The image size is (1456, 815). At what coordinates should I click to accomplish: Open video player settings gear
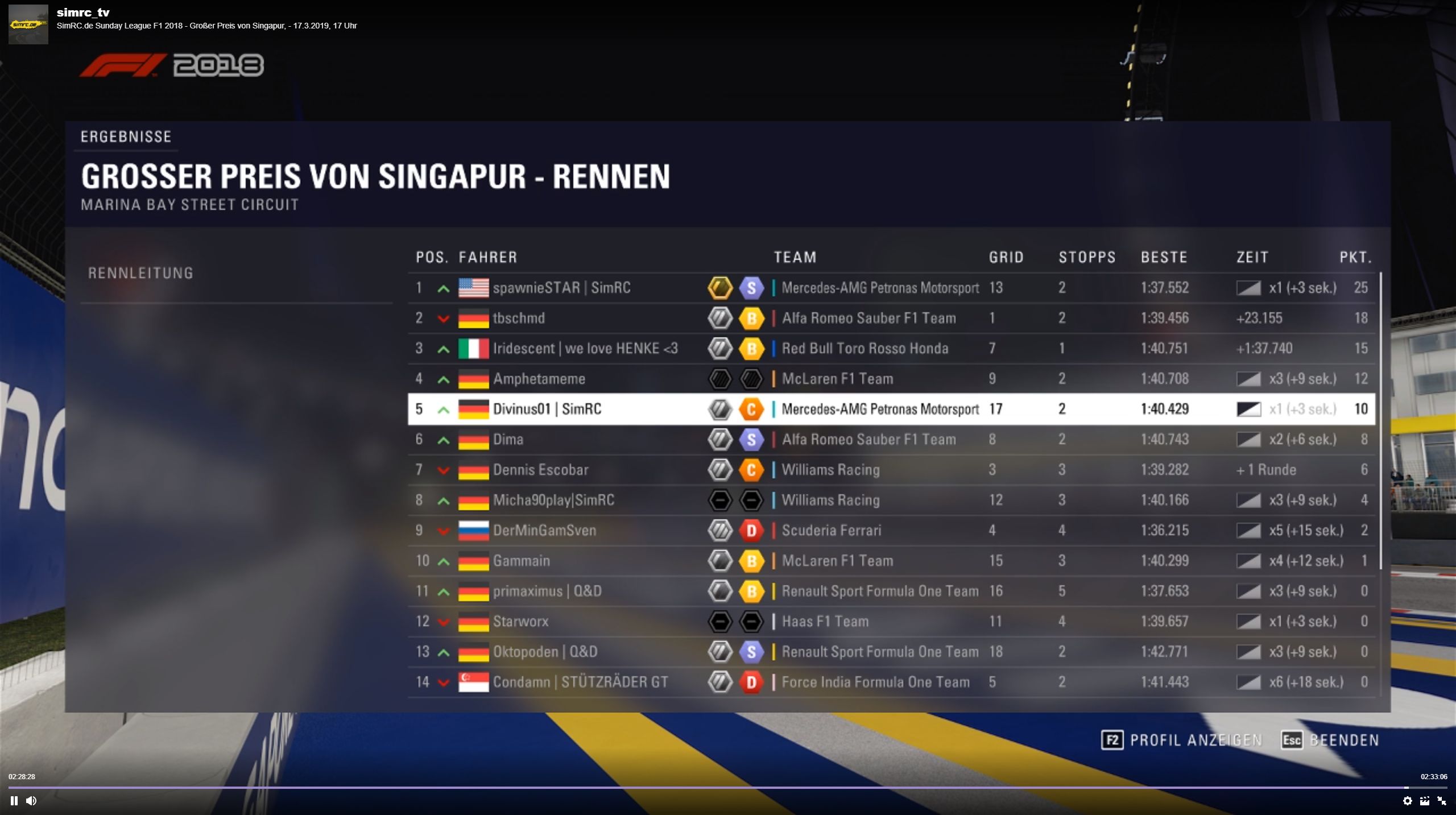(x=1407, y=801)
